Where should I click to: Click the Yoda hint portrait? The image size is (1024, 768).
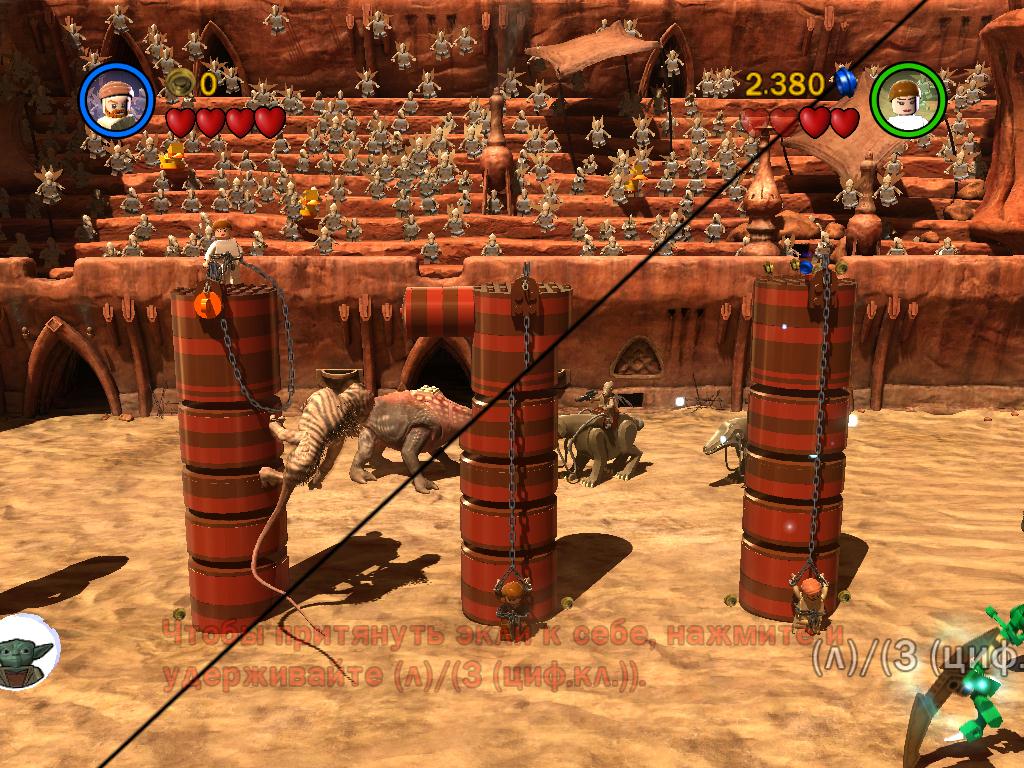[x=25, y=652]
